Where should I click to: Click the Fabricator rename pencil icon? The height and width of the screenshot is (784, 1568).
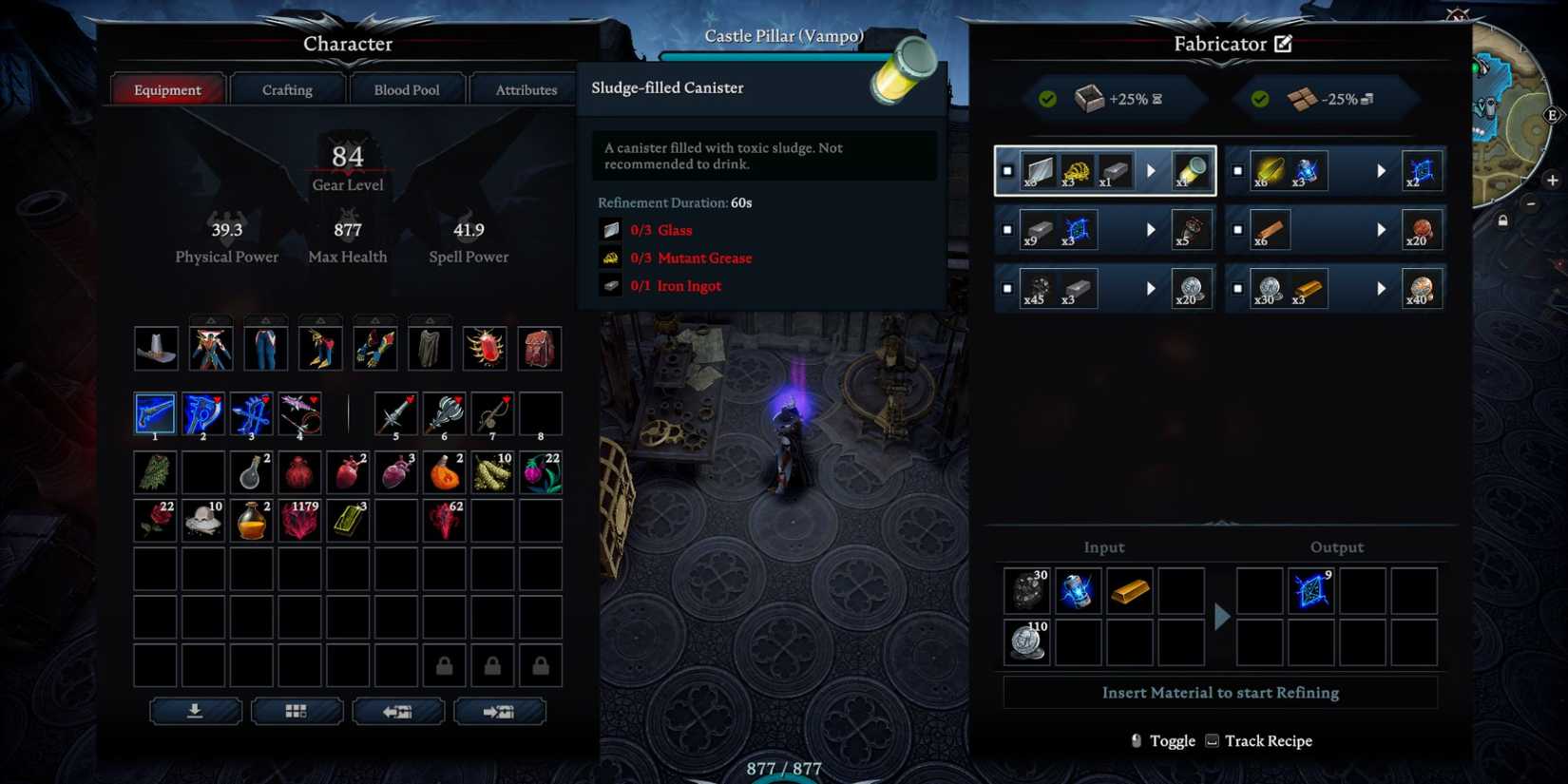coord(1283,44)
